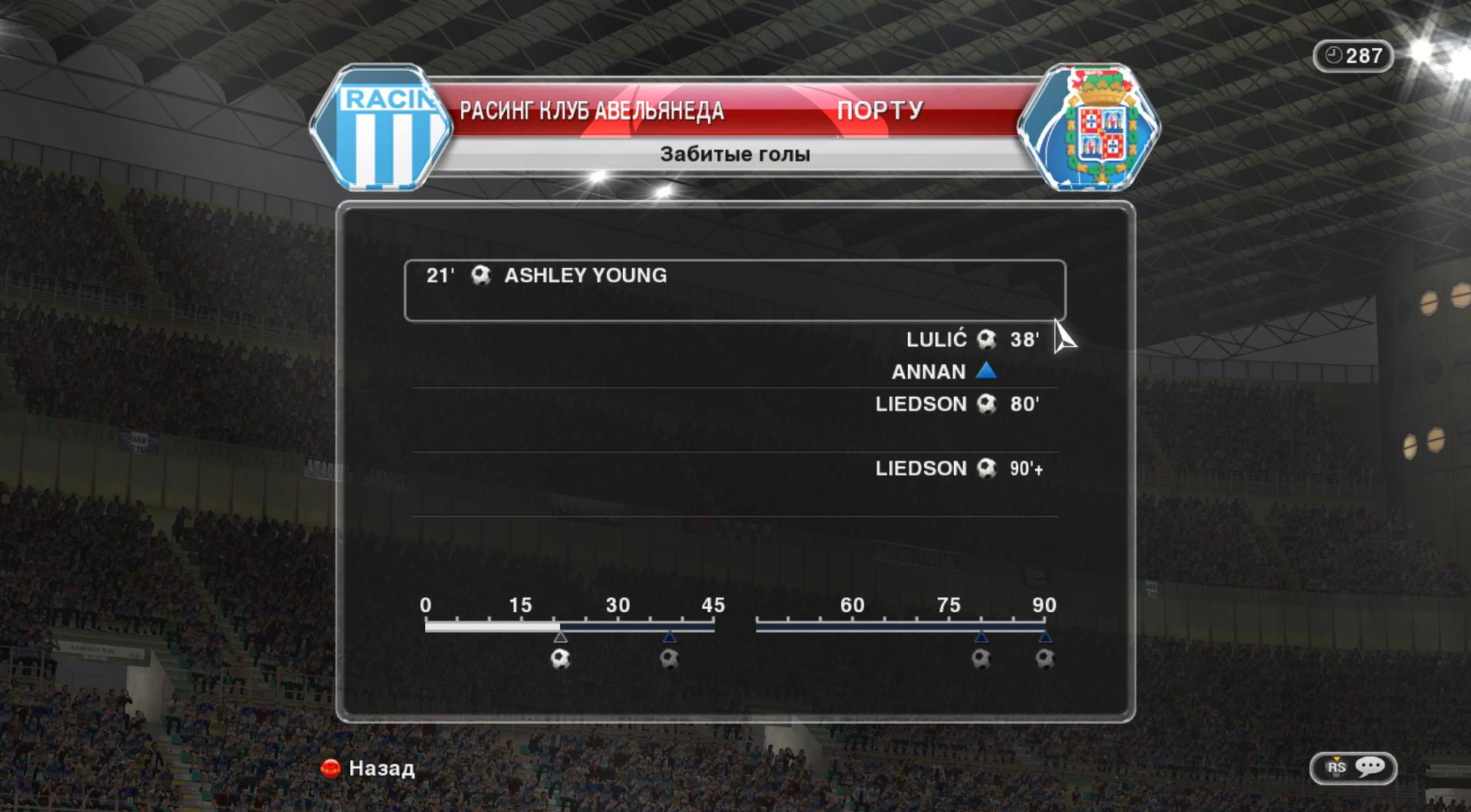Go back with the Назад button

(x=369, y=768)
